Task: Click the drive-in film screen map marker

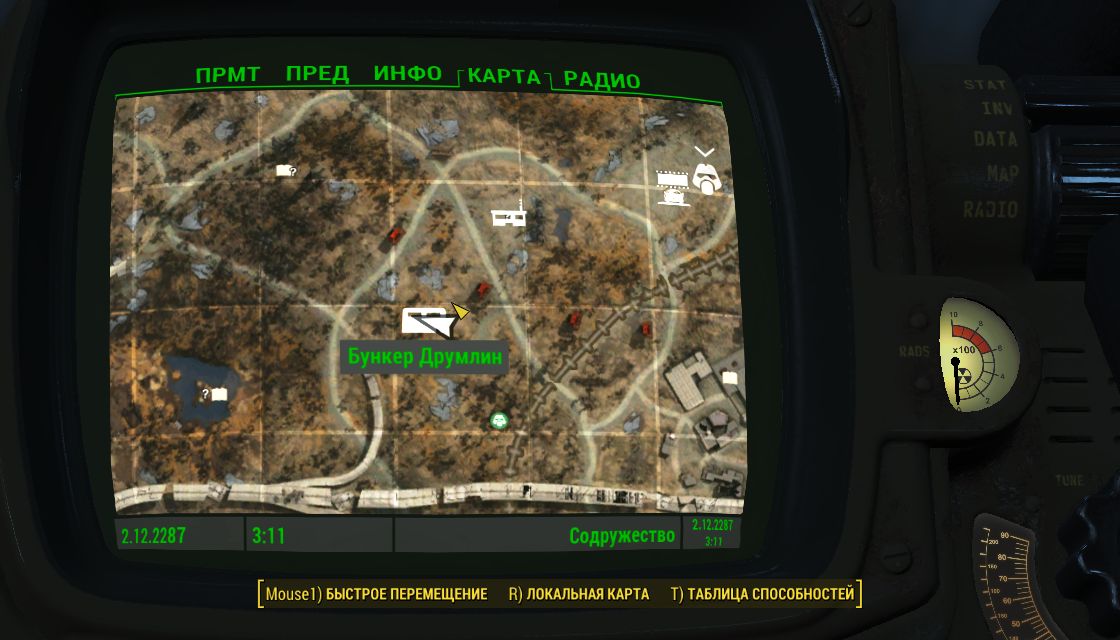Action: (x=674, y=186)
